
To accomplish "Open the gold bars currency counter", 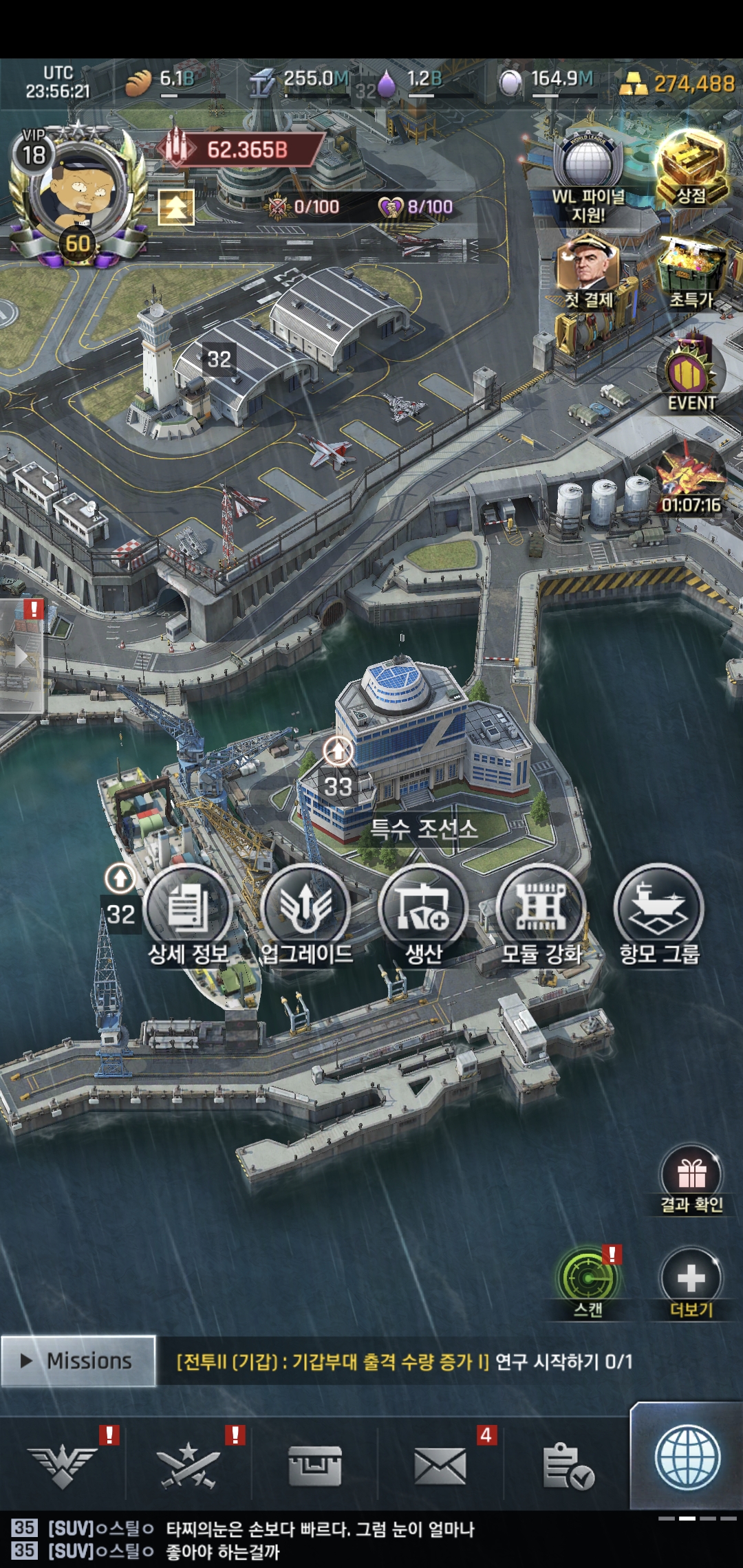I will pyautogui.click(x=678, y=84).
